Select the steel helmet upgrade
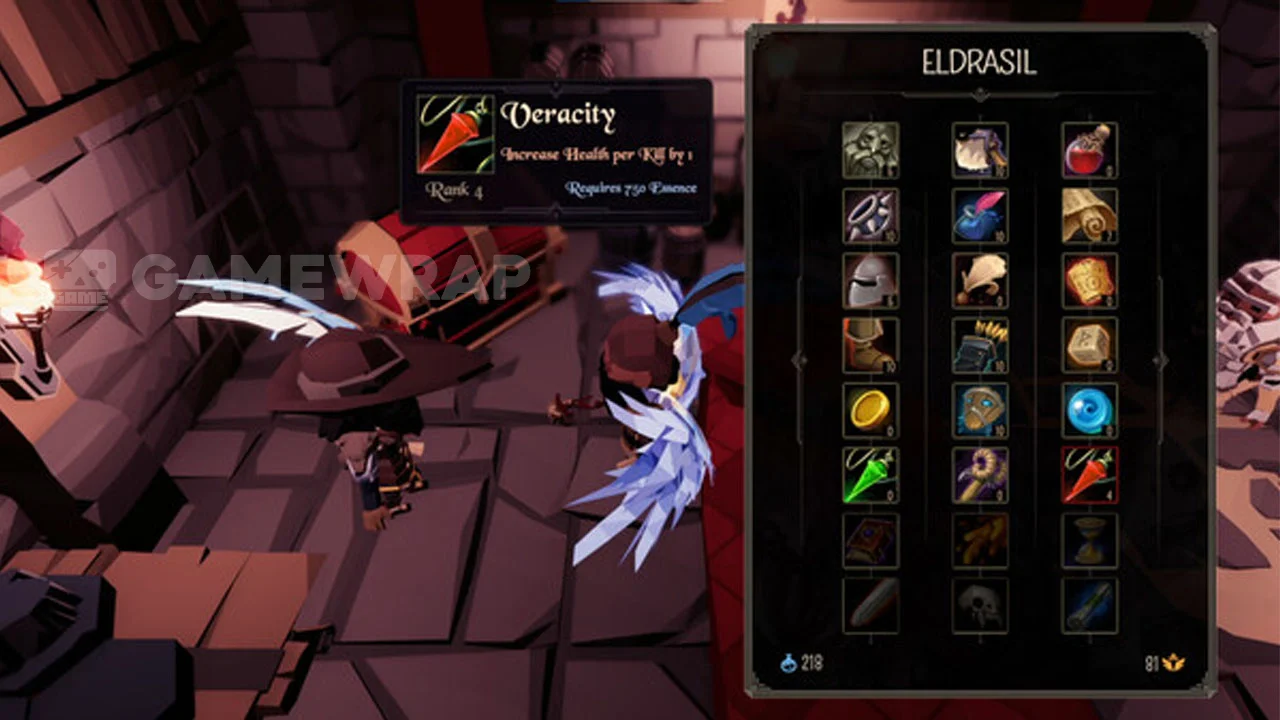1280x720 pixels. click(x=870, y=280)
